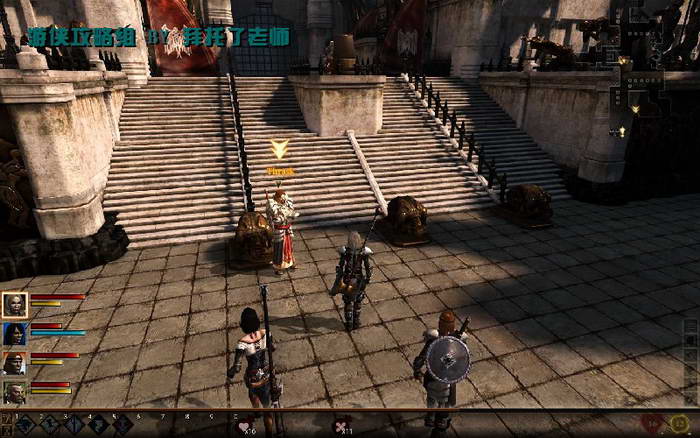Select the highlighted party leader portrait
Image resolution: width=700 pixels, height=438 pixels.
(x=15, y=304)
